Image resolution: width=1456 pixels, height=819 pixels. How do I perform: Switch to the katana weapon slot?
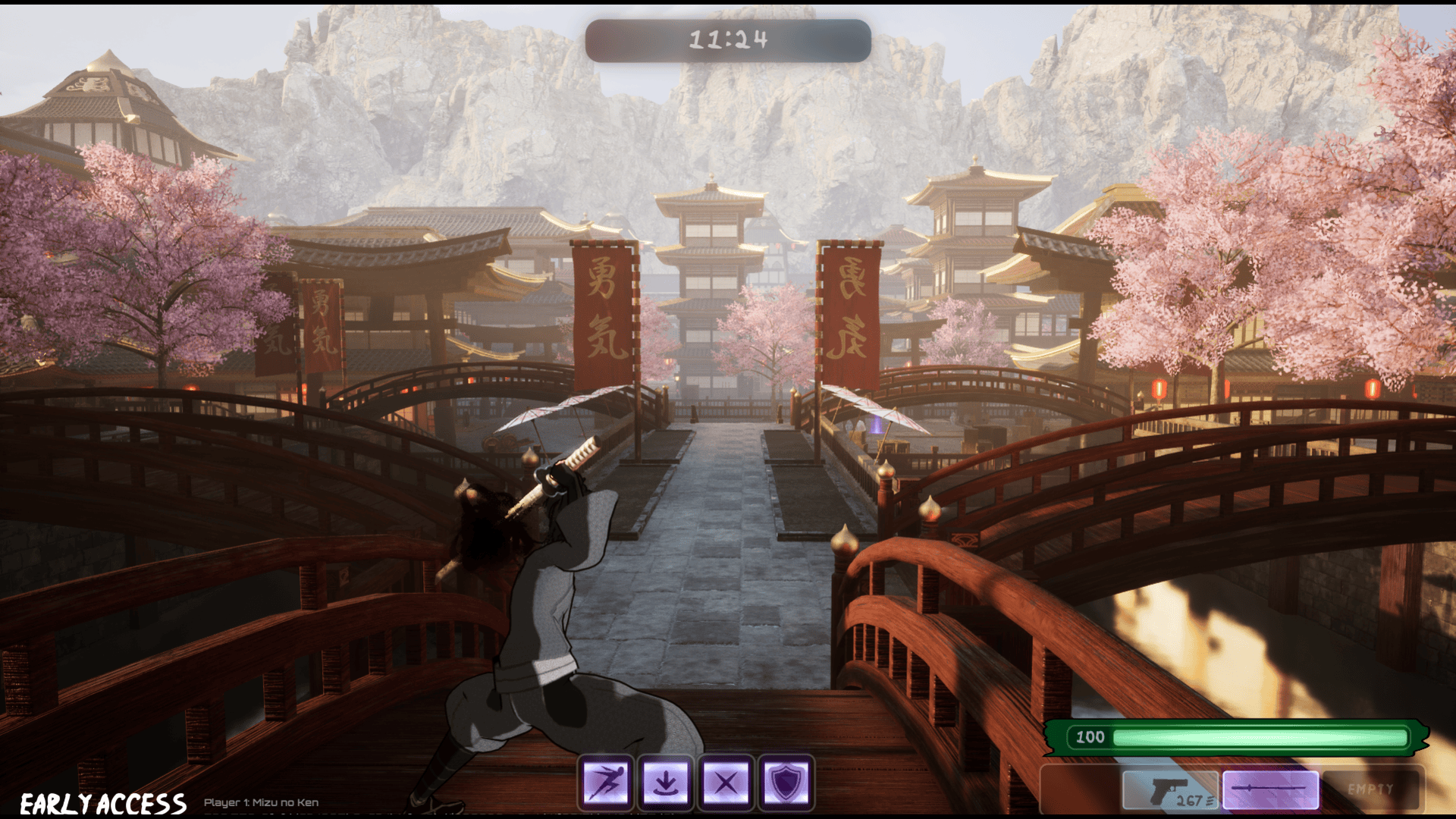click(1270, 790)
